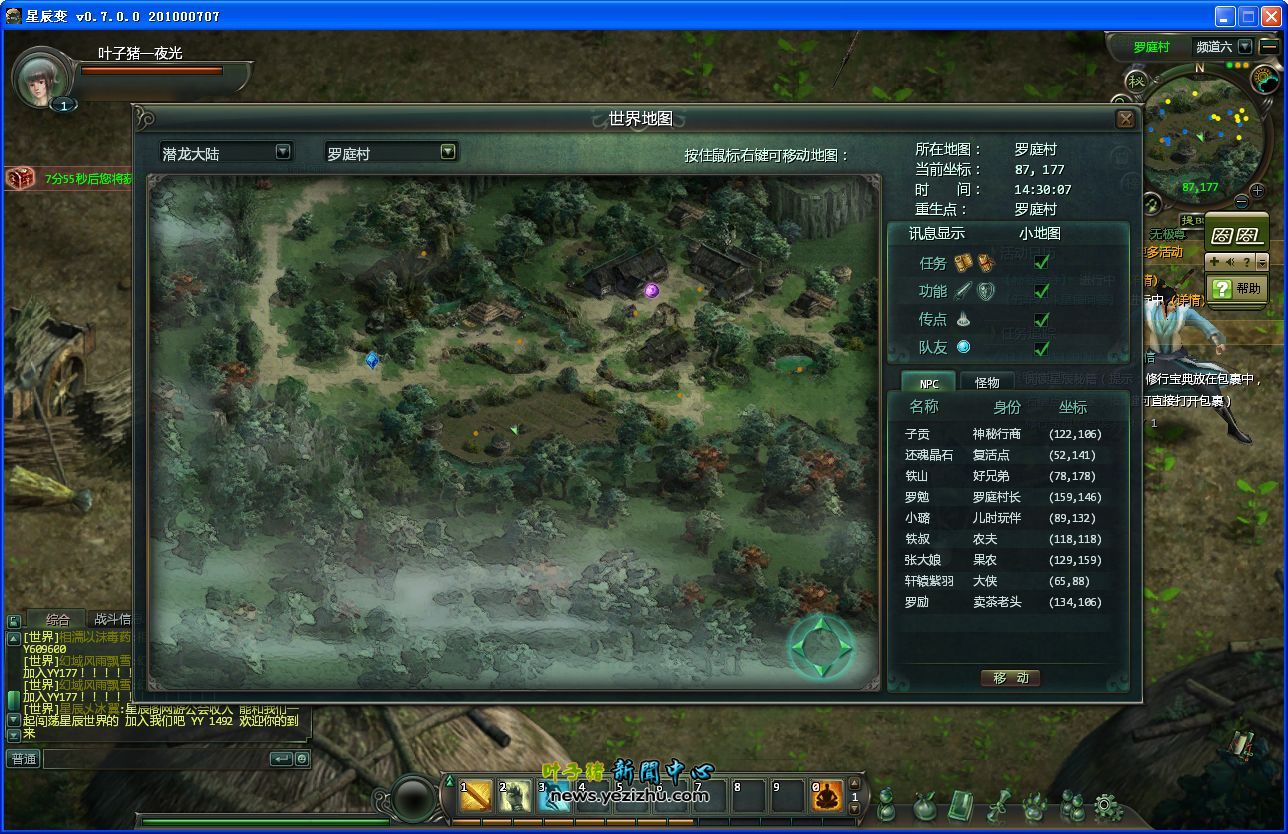Viewport: 1288px width, 834px height.
Task: Select the NPC list tab
Action: [929, 383]
